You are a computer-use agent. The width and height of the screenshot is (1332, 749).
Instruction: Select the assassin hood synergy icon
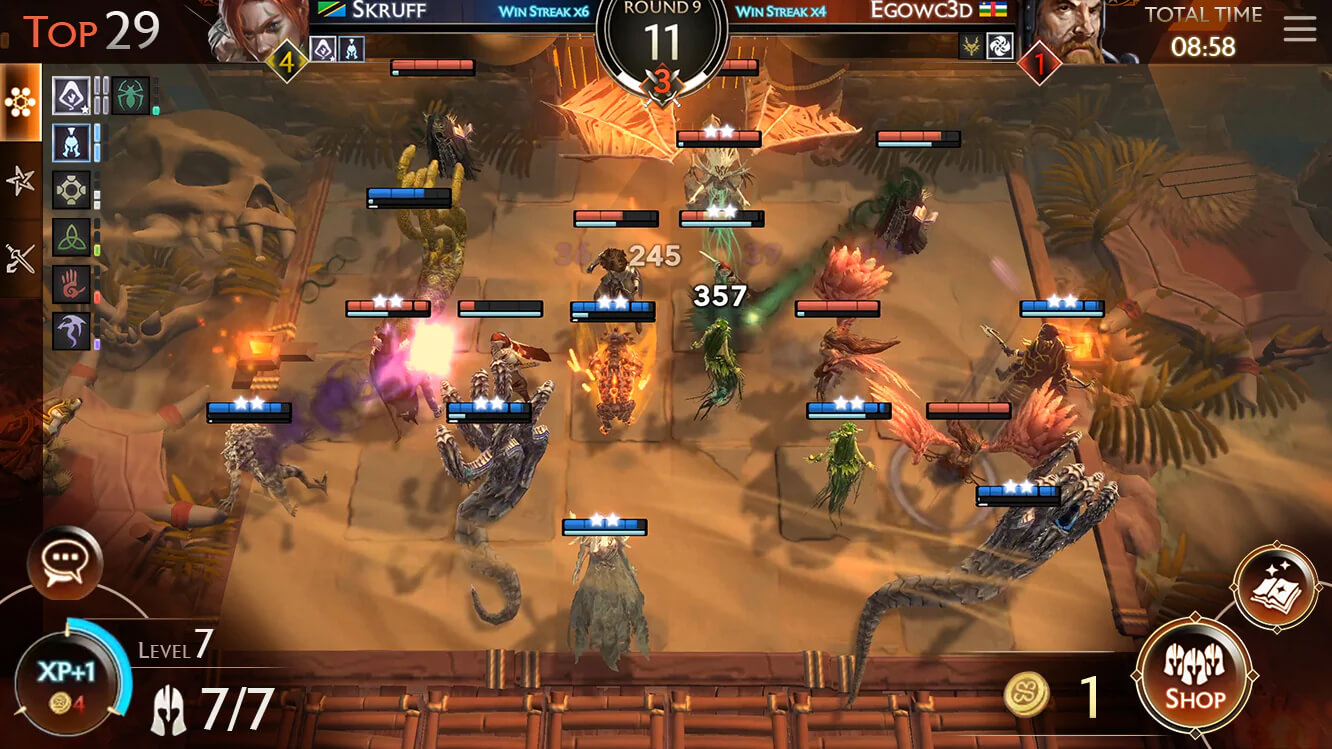click(x=70, y=95)
